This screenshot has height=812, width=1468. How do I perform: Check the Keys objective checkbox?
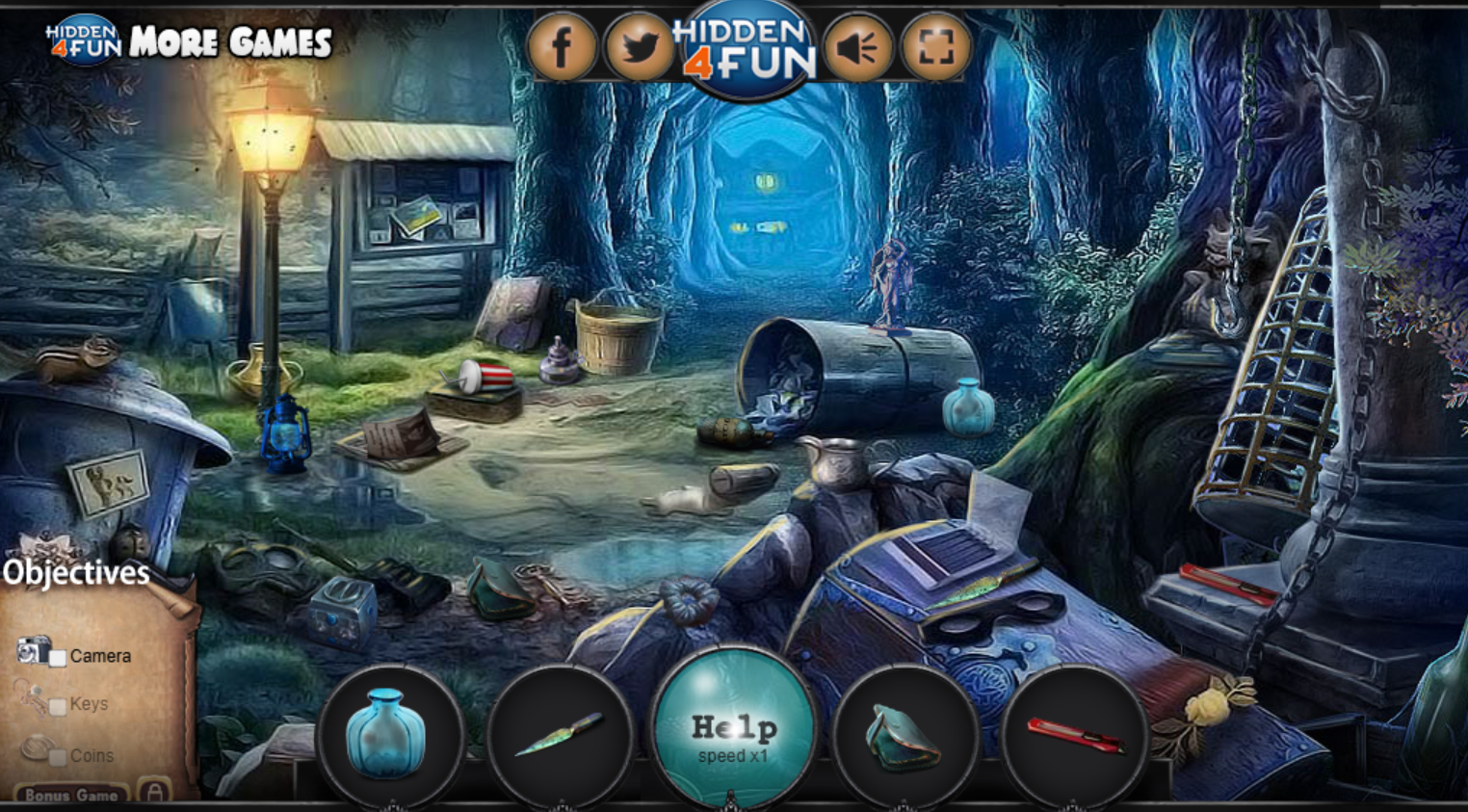(60, 704)
